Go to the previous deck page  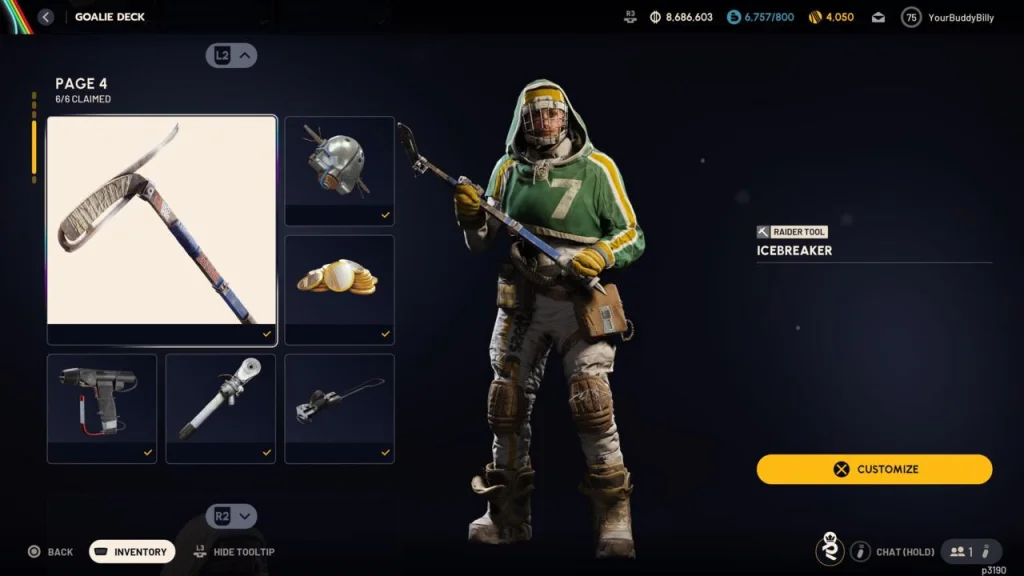(232, 56)
